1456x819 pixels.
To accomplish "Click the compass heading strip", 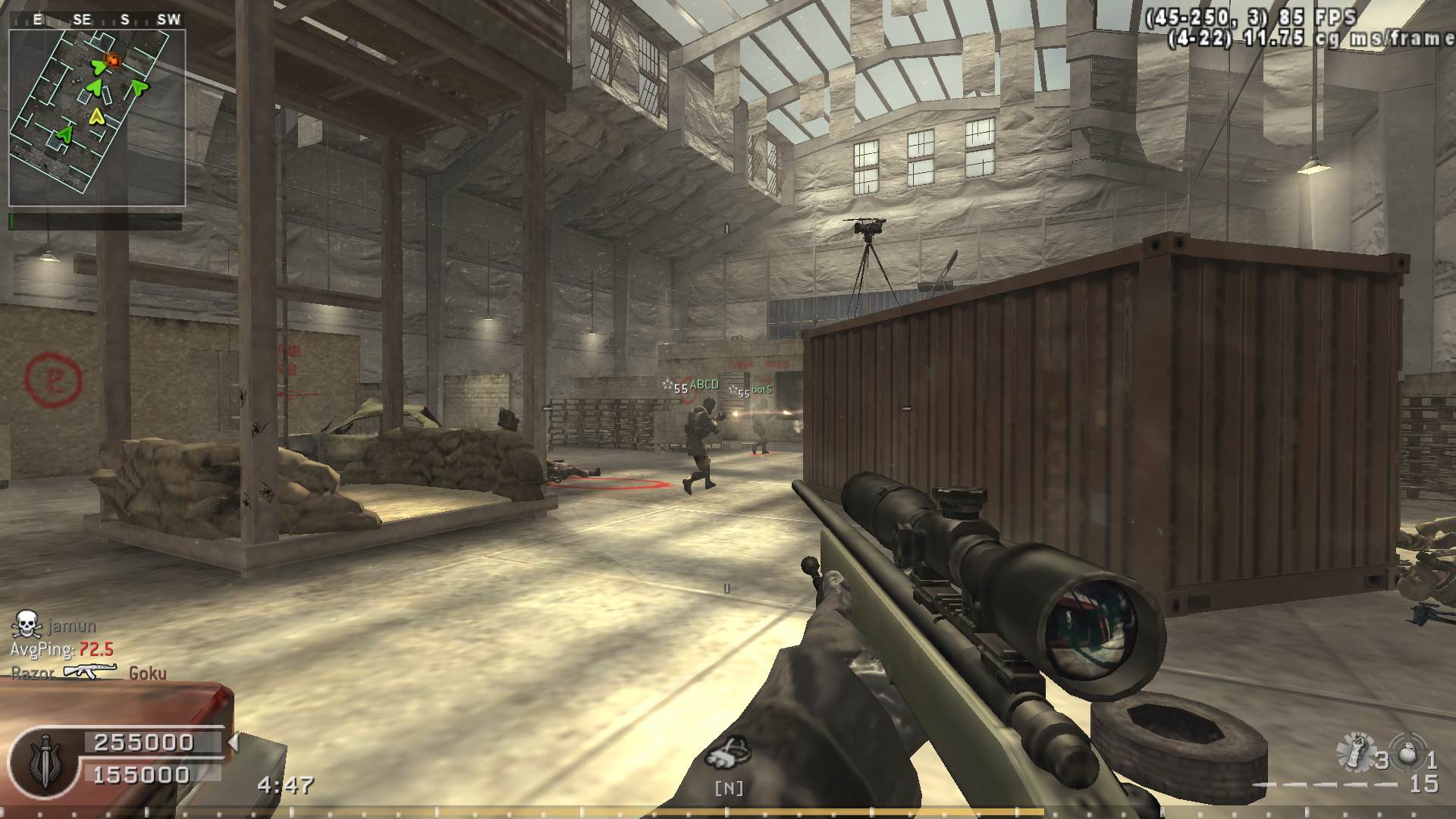I will tap(97, 20).
